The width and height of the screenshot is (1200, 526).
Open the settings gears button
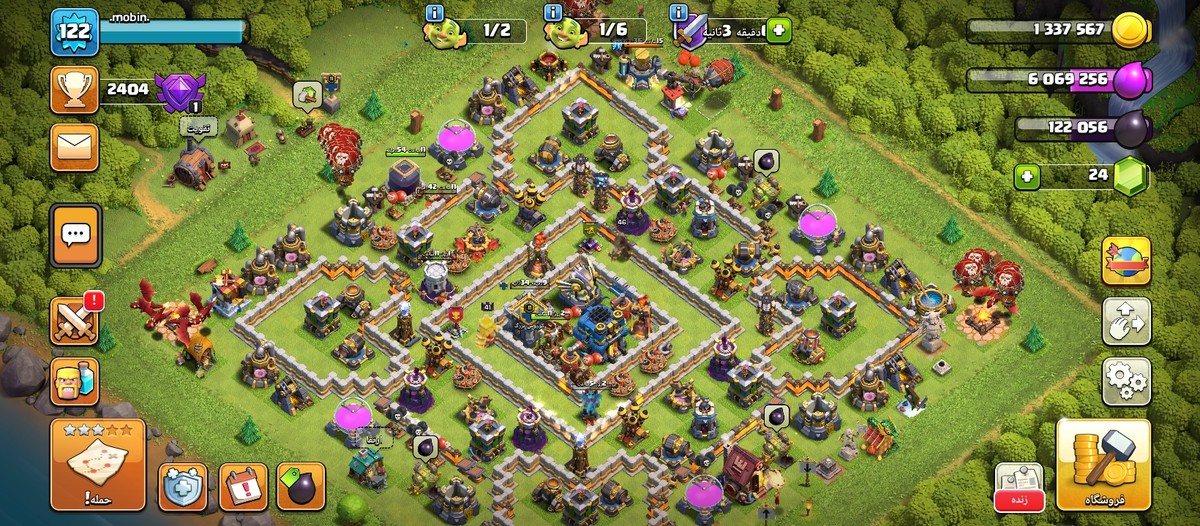(x=1126, y=380)
